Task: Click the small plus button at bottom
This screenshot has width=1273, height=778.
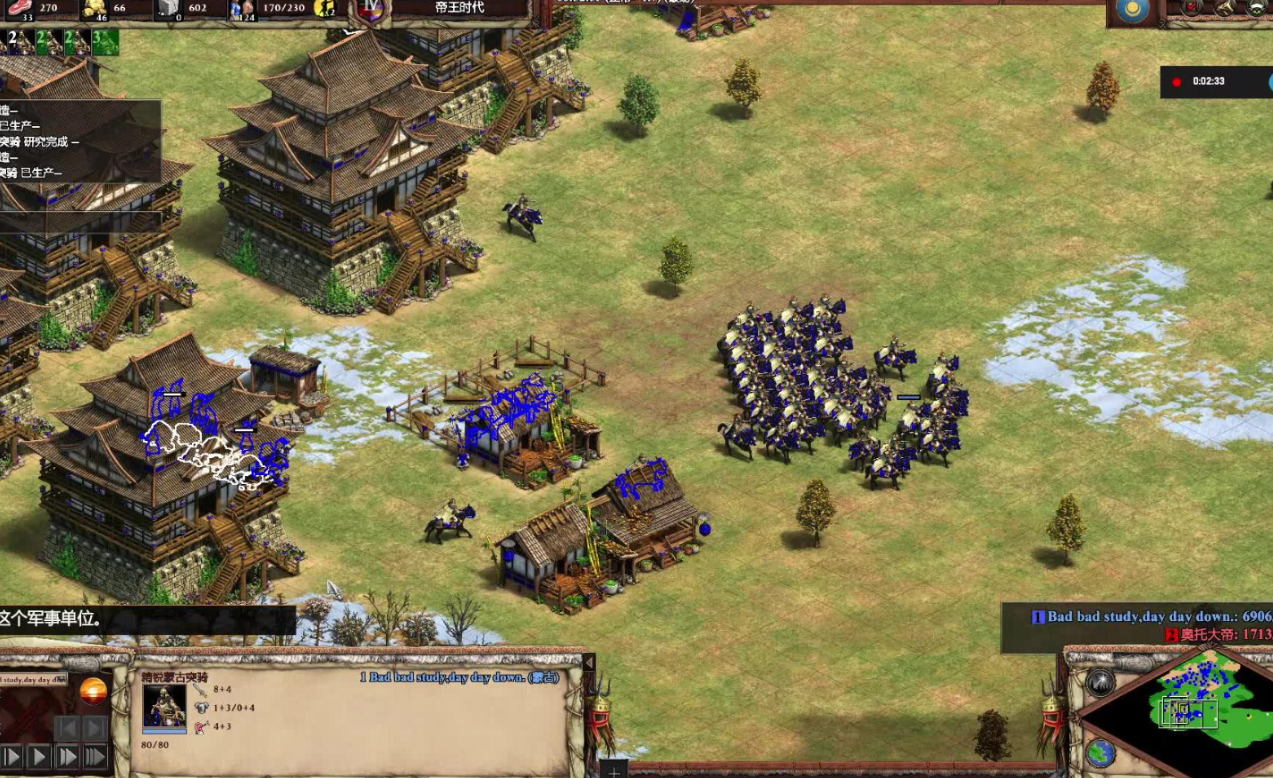Action: [x=613, y=769]
